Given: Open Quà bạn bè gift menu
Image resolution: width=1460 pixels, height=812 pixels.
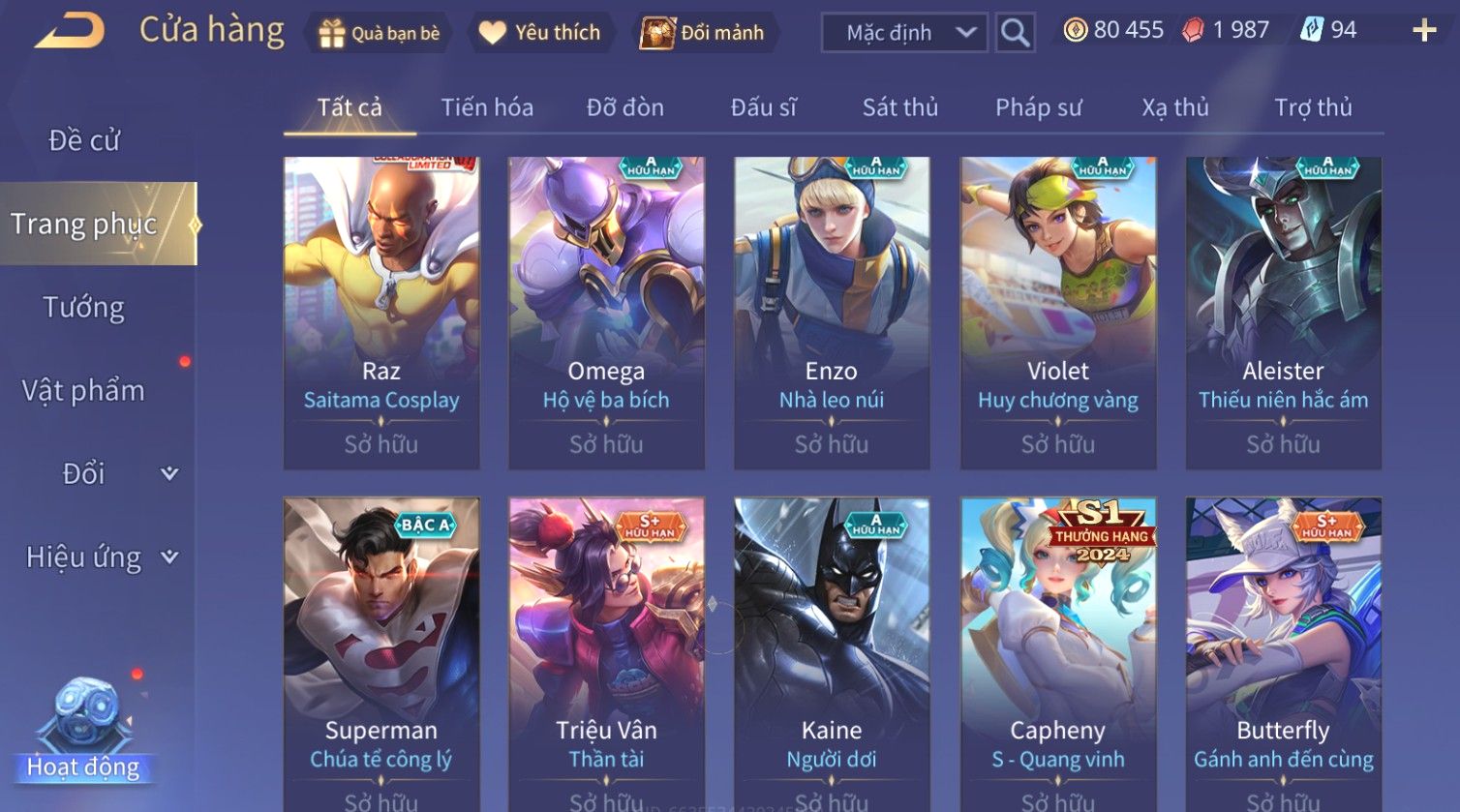Looking at the screenshot, I should coord(380,33).
